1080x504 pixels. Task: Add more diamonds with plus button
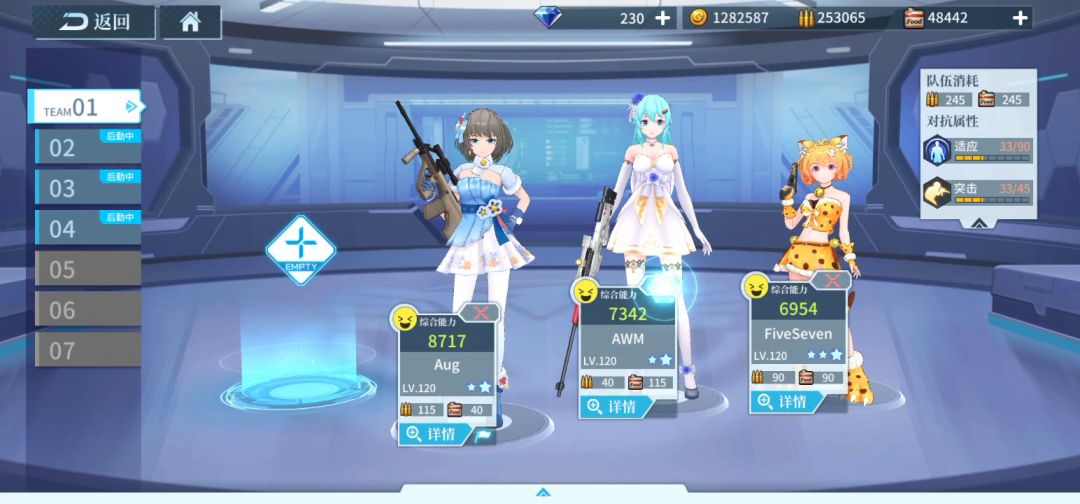663,18
